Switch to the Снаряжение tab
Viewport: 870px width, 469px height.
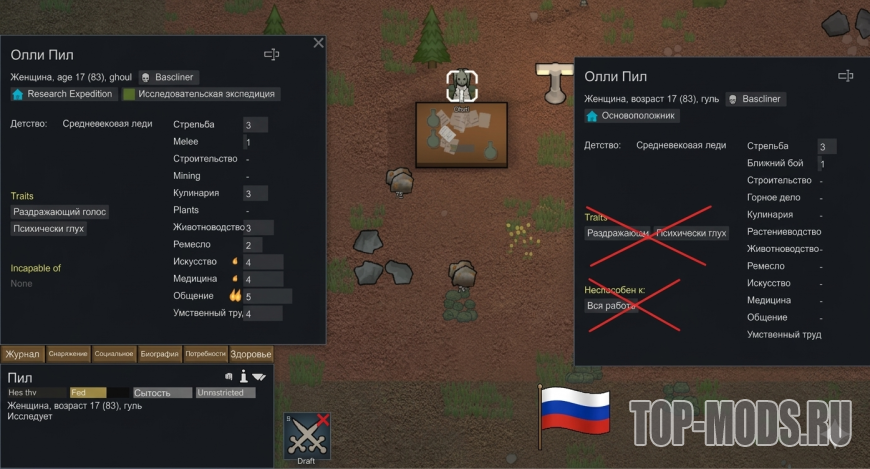[68, 353]
